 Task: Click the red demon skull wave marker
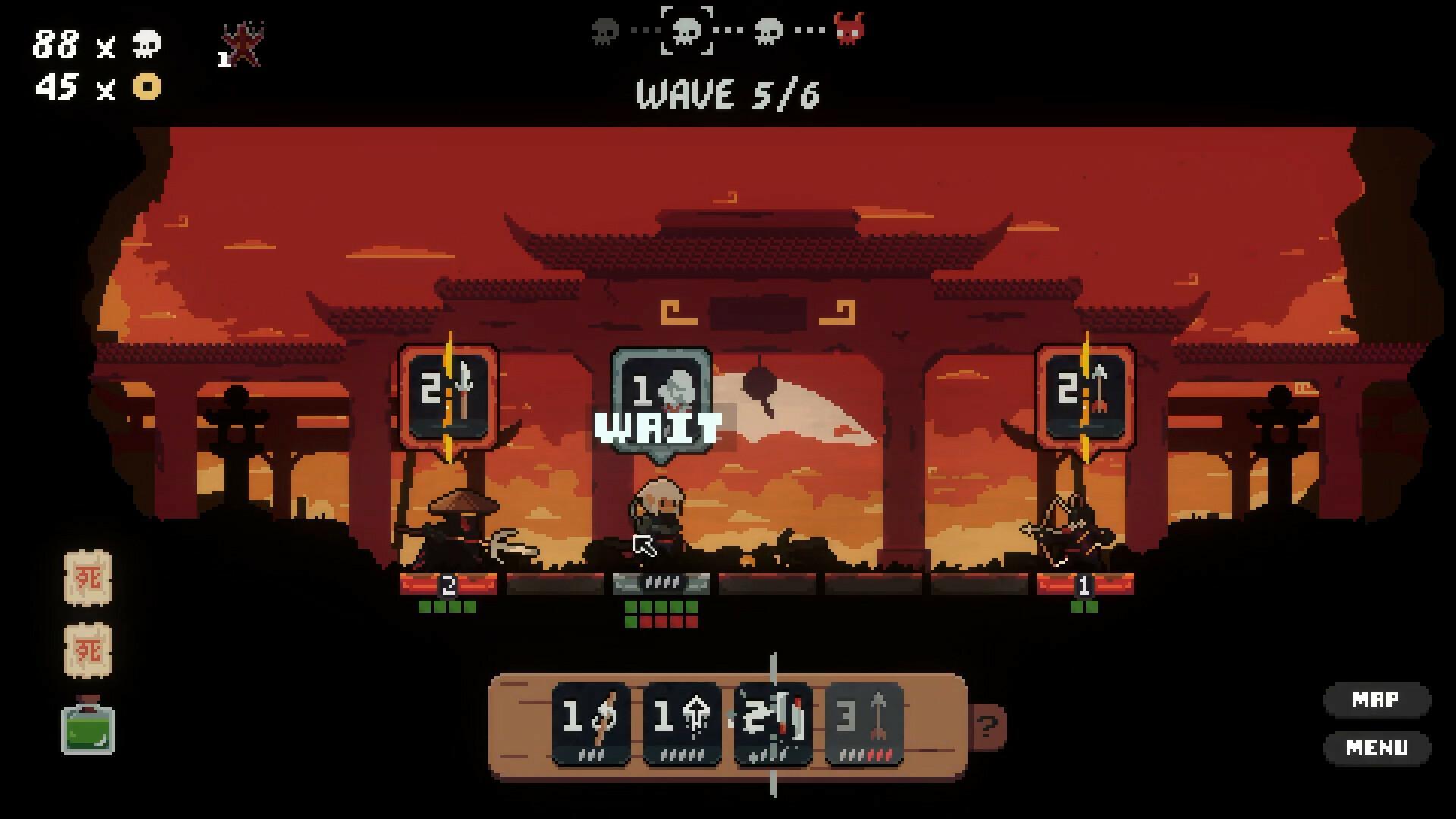coord(851,29)
